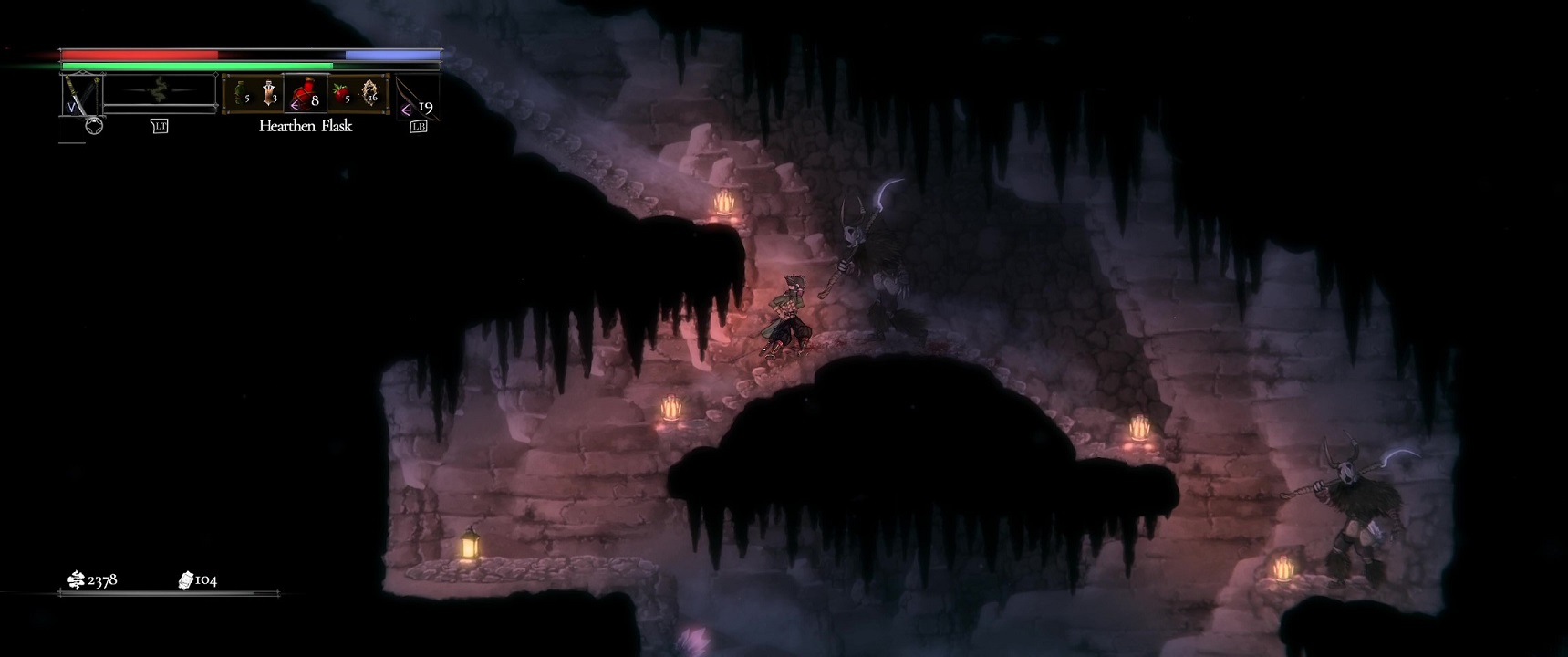This screenshot has height=657, width=1568.
Task: Click the empty rune art slot
Action: (161, 92)
